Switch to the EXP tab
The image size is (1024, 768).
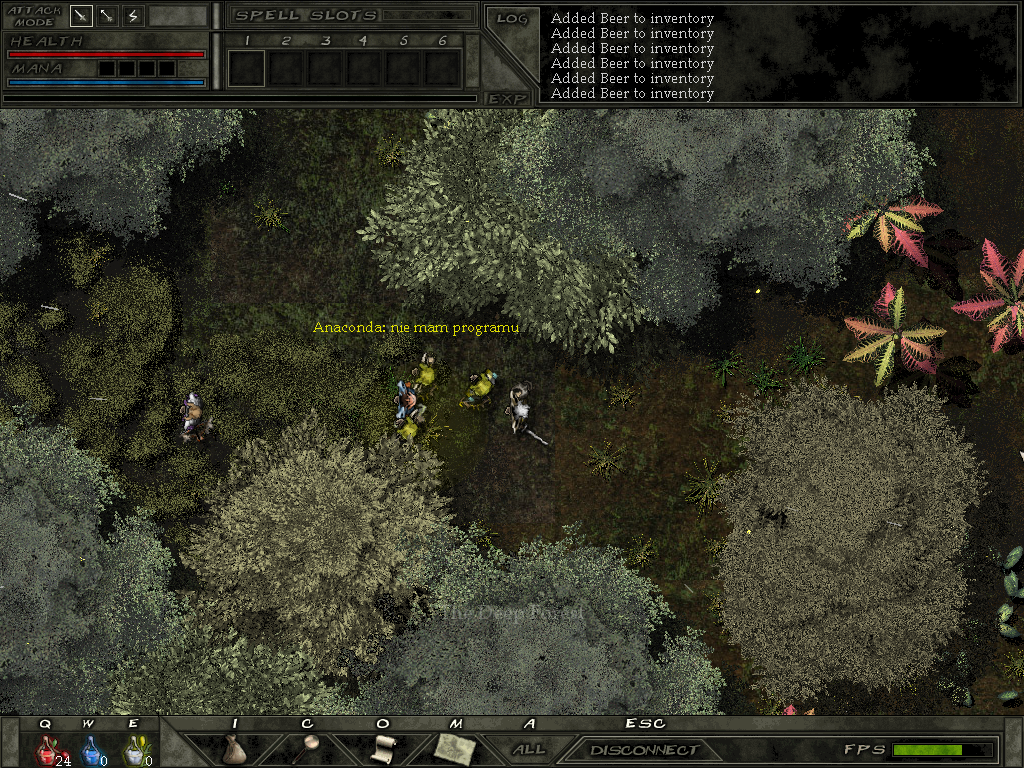coord(507,98)
